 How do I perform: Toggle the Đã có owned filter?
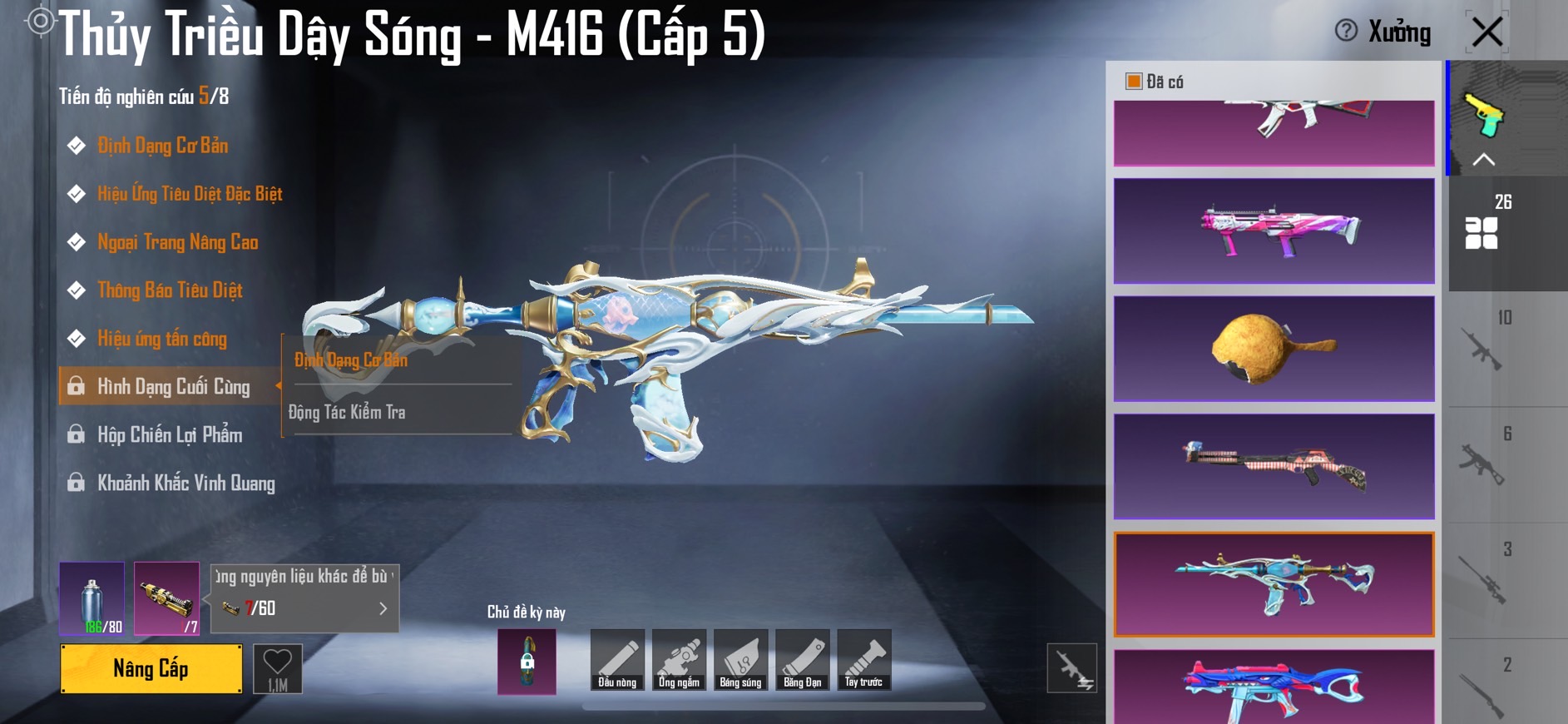coord(1133,81)
